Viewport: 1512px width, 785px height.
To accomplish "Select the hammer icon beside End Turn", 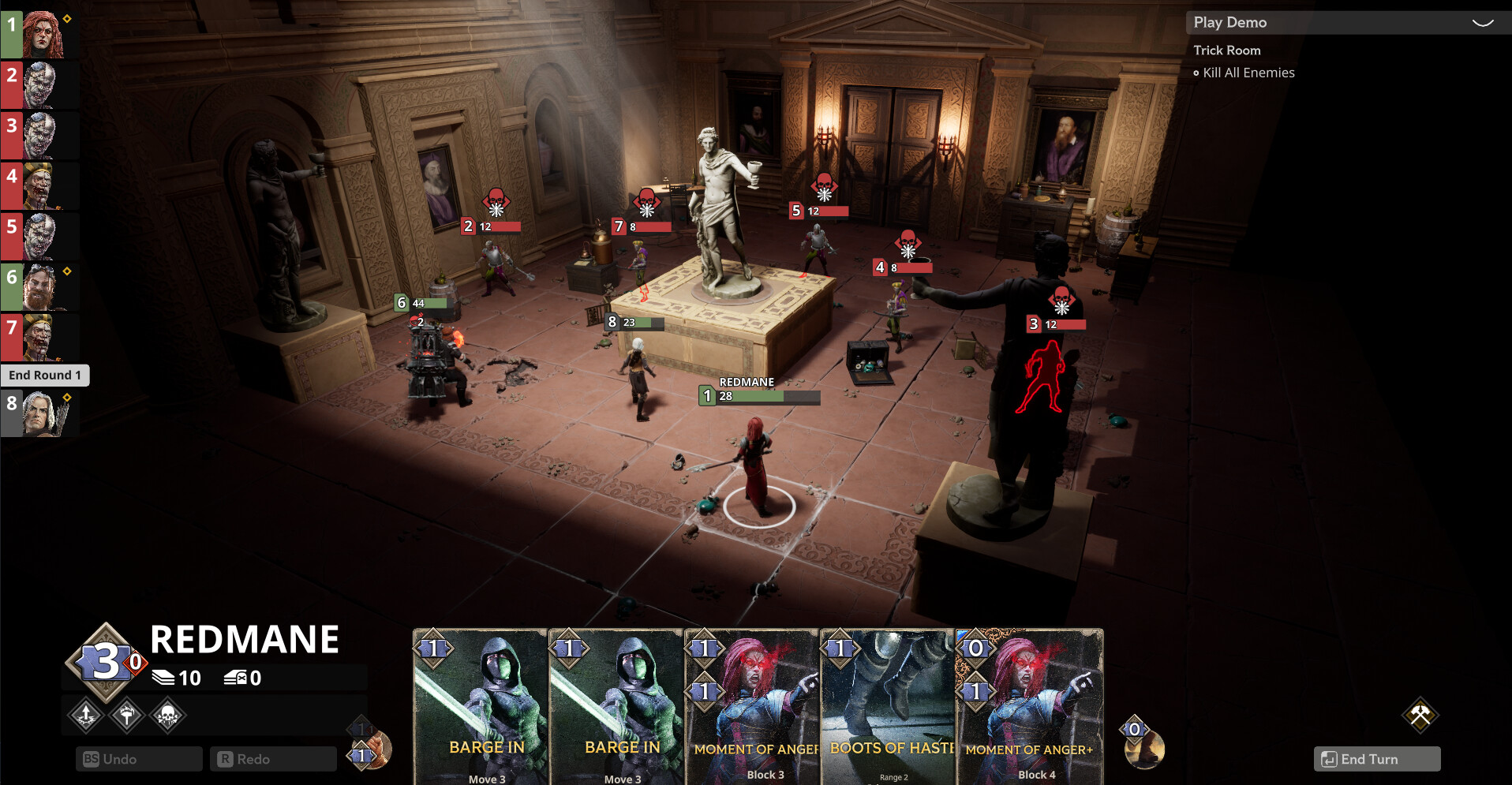I will pos(1421,713).
